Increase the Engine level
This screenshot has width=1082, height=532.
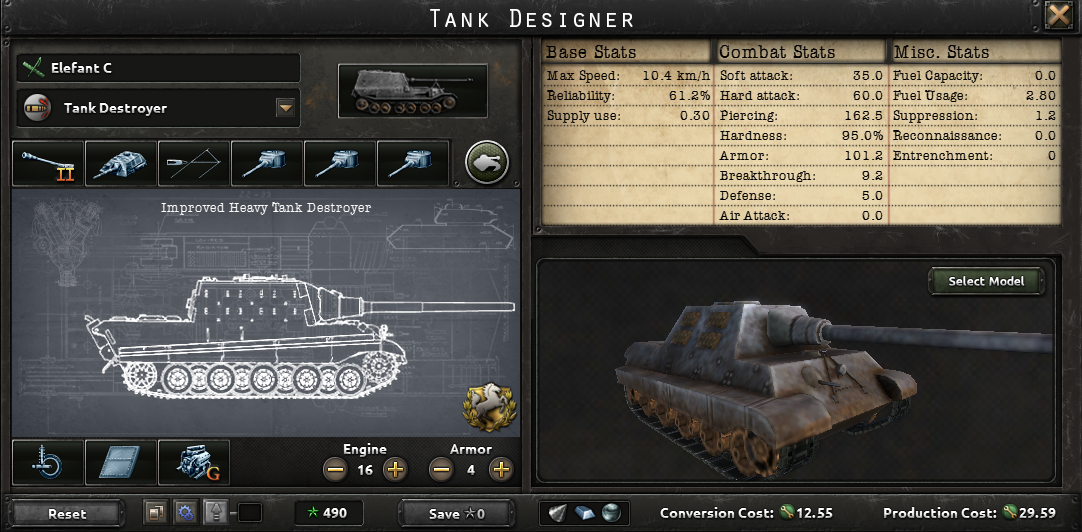click(x=395, y=469)
